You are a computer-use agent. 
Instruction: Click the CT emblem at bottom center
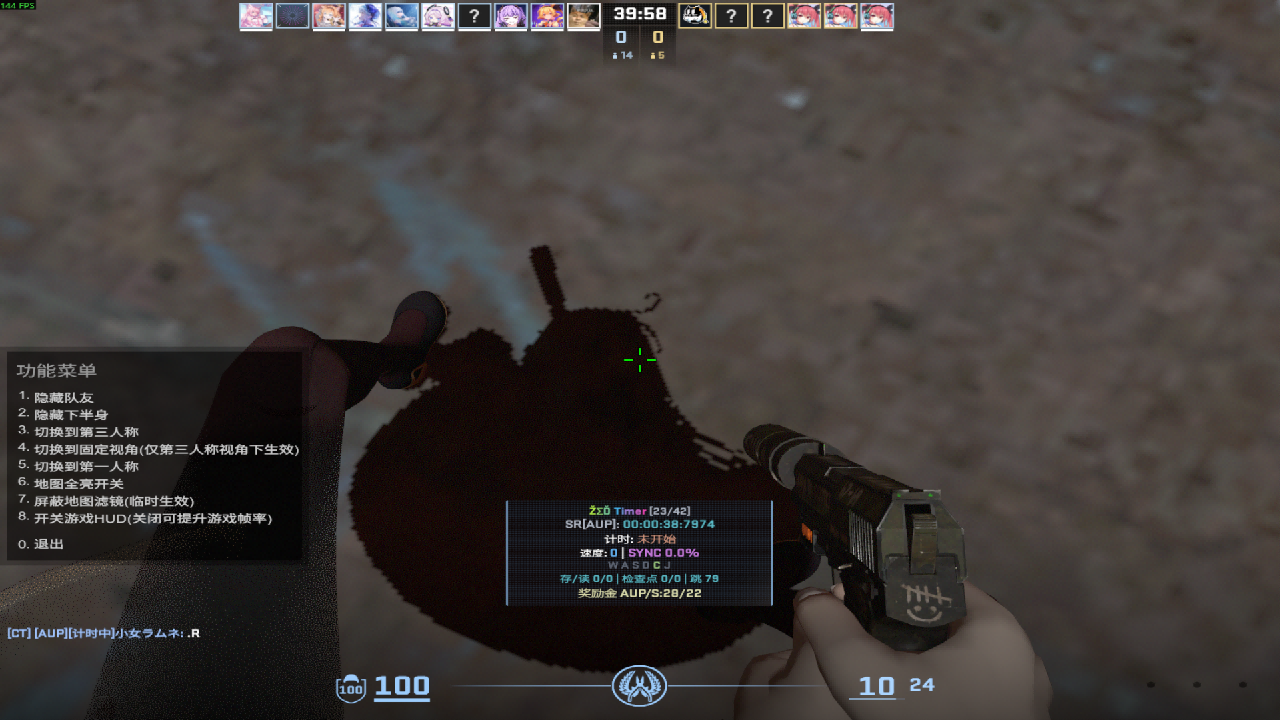coord(639,687)
